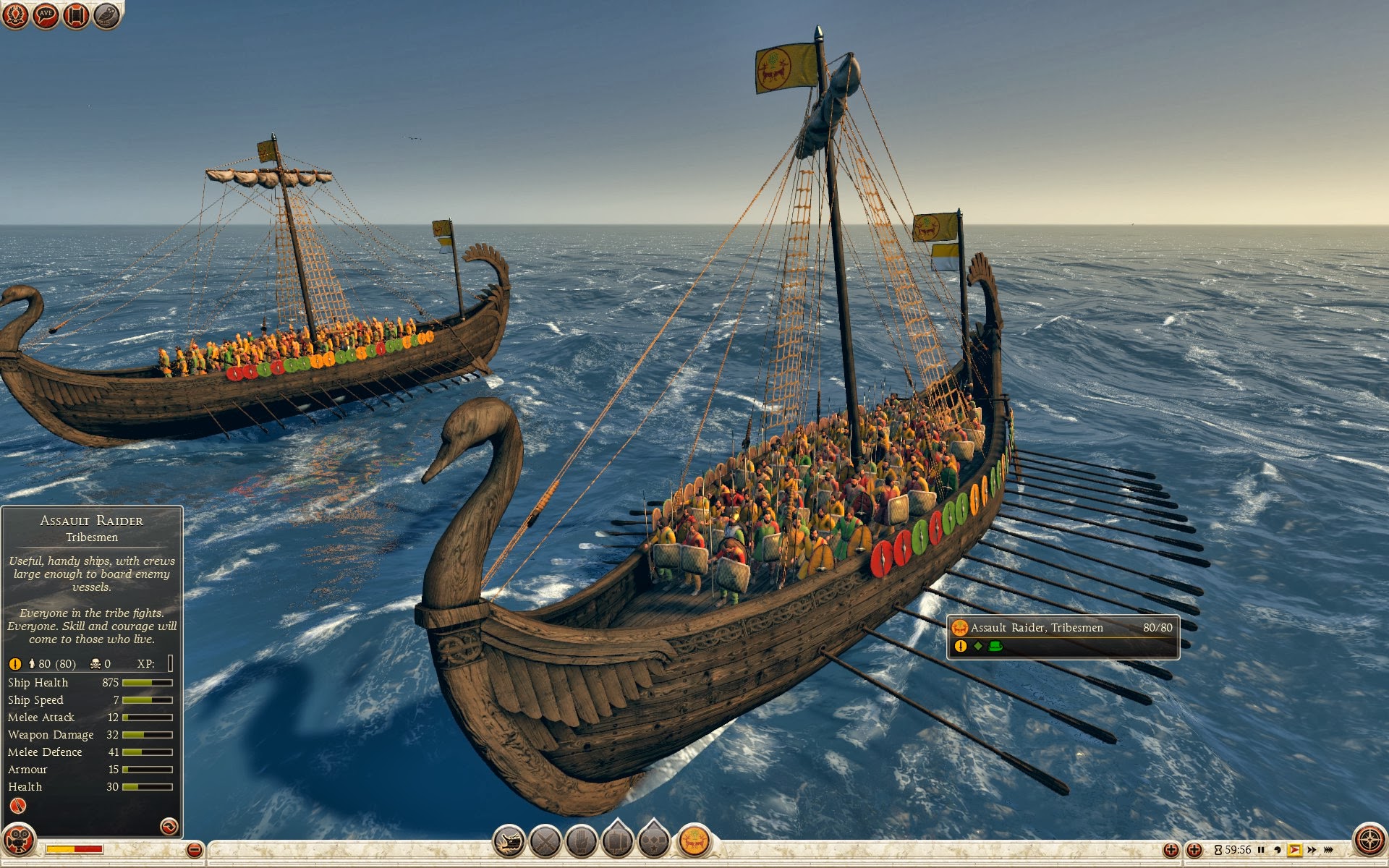Toggle the crossed swords melee mode
The height and width of the screenshot is (868, 1389).
tap(545, 842)
